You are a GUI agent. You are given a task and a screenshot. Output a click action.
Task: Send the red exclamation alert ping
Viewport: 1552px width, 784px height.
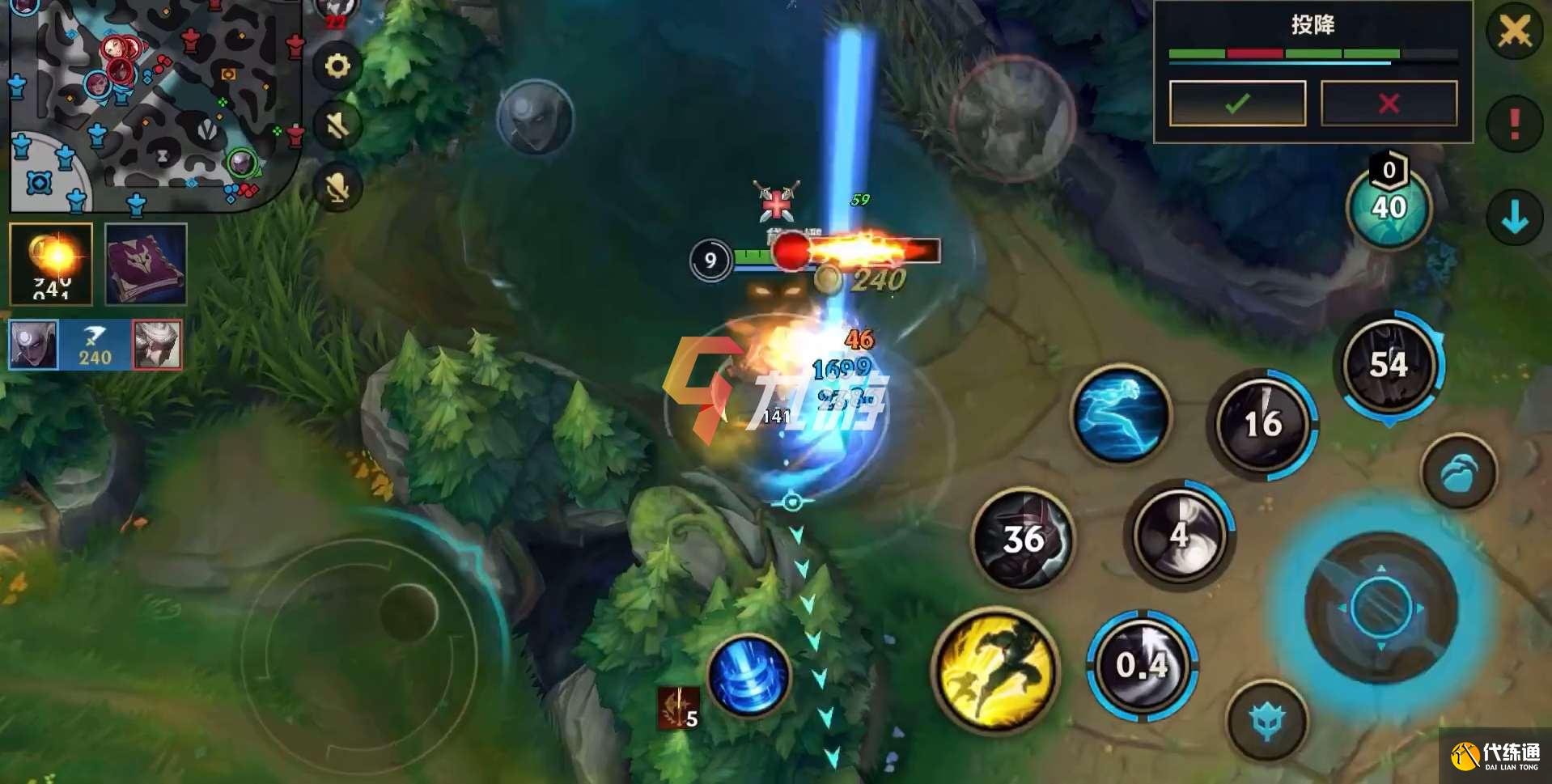point(1514,123)
